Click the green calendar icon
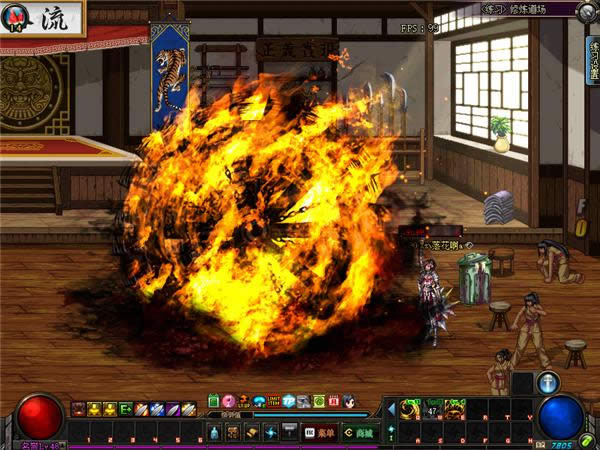Viewport: 600px width, 450px height. tap(213, 401)
